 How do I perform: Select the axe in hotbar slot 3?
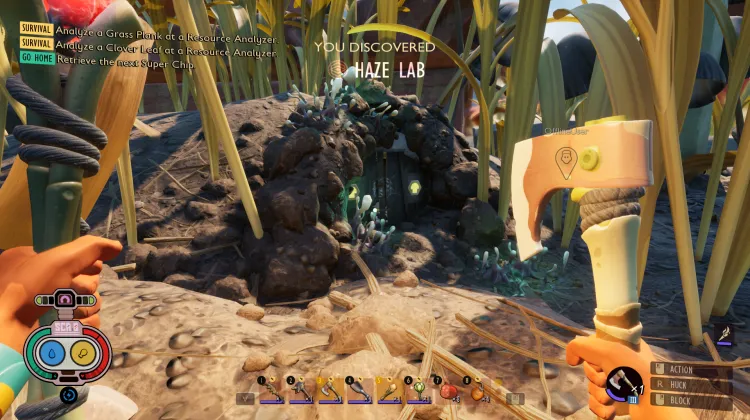tap(329, 391)
